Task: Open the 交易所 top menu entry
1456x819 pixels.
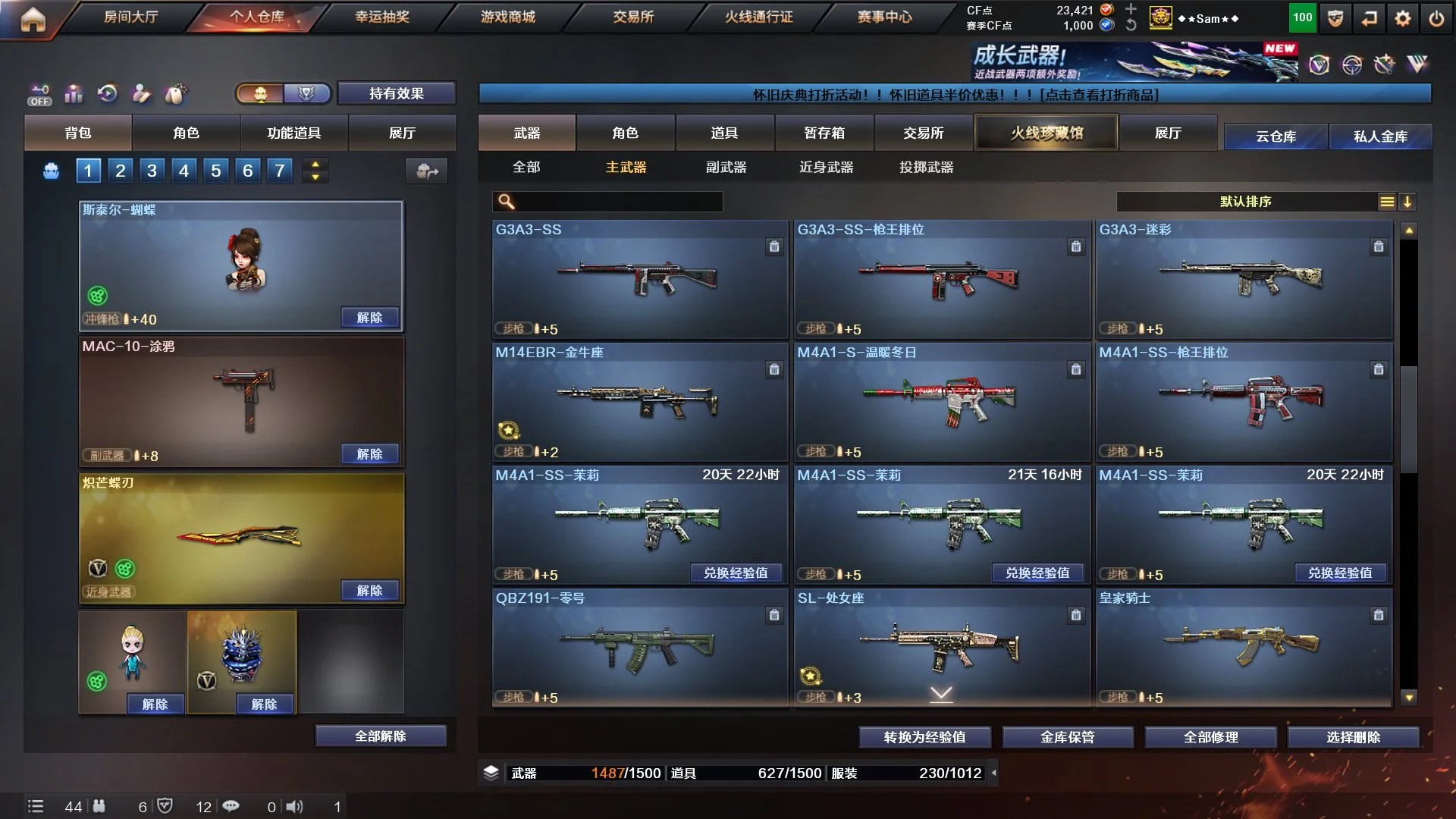Action: pos(633,17)
